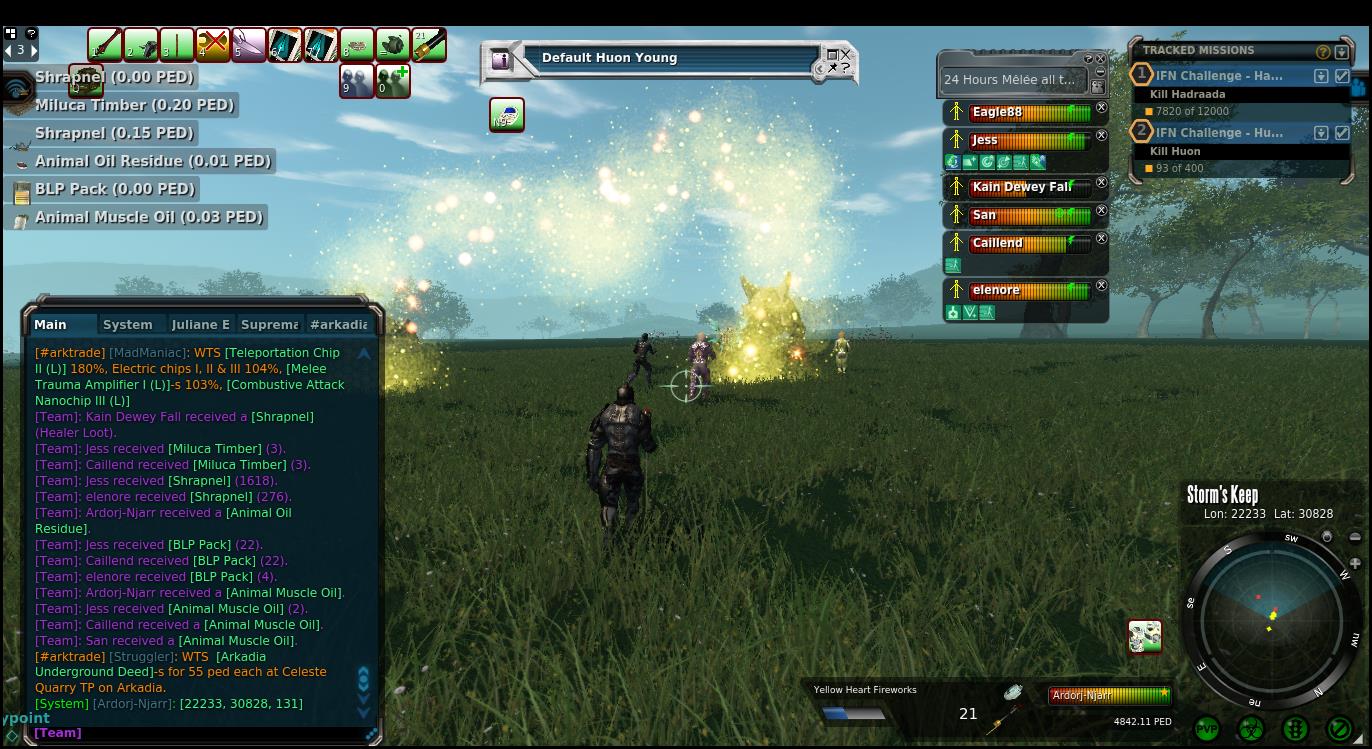The height and width of the screenshot is (749, 1372).
Task: Select the weapon in hotbar slot 1
Action: pyautogui.click(x=105, y=45)
